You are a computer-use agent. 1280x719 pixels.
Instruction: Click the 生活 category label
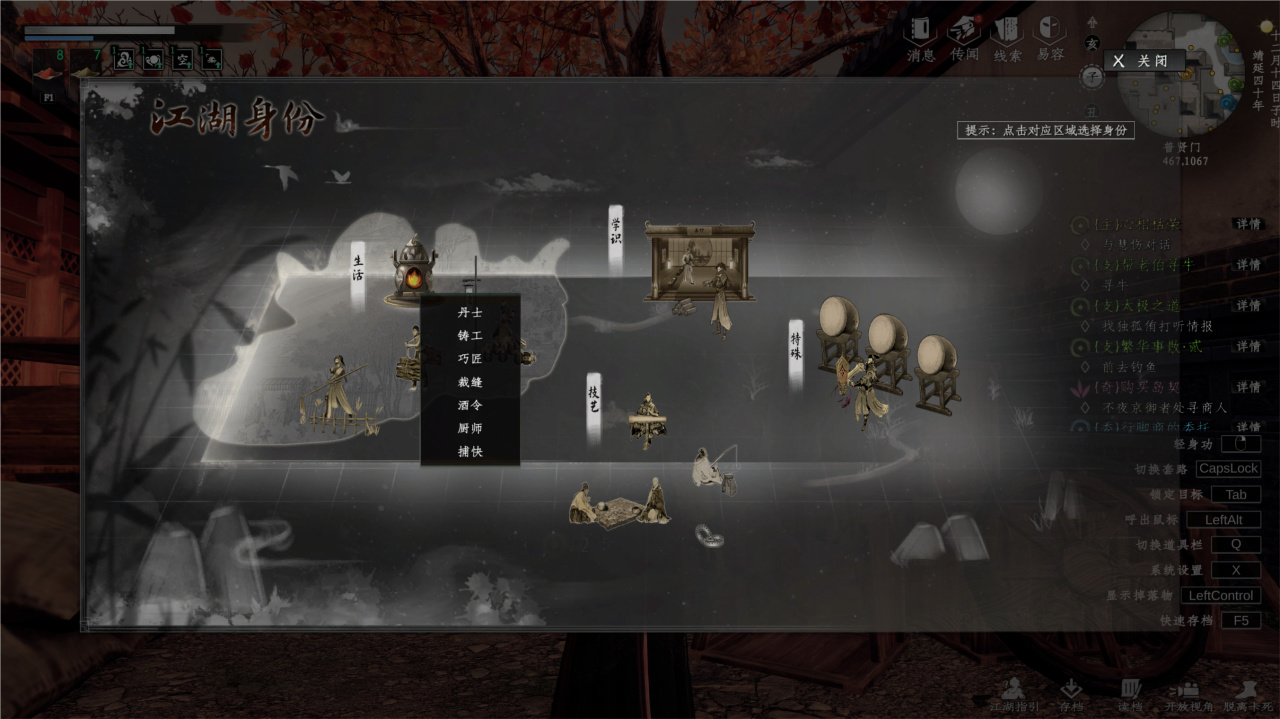358,270
